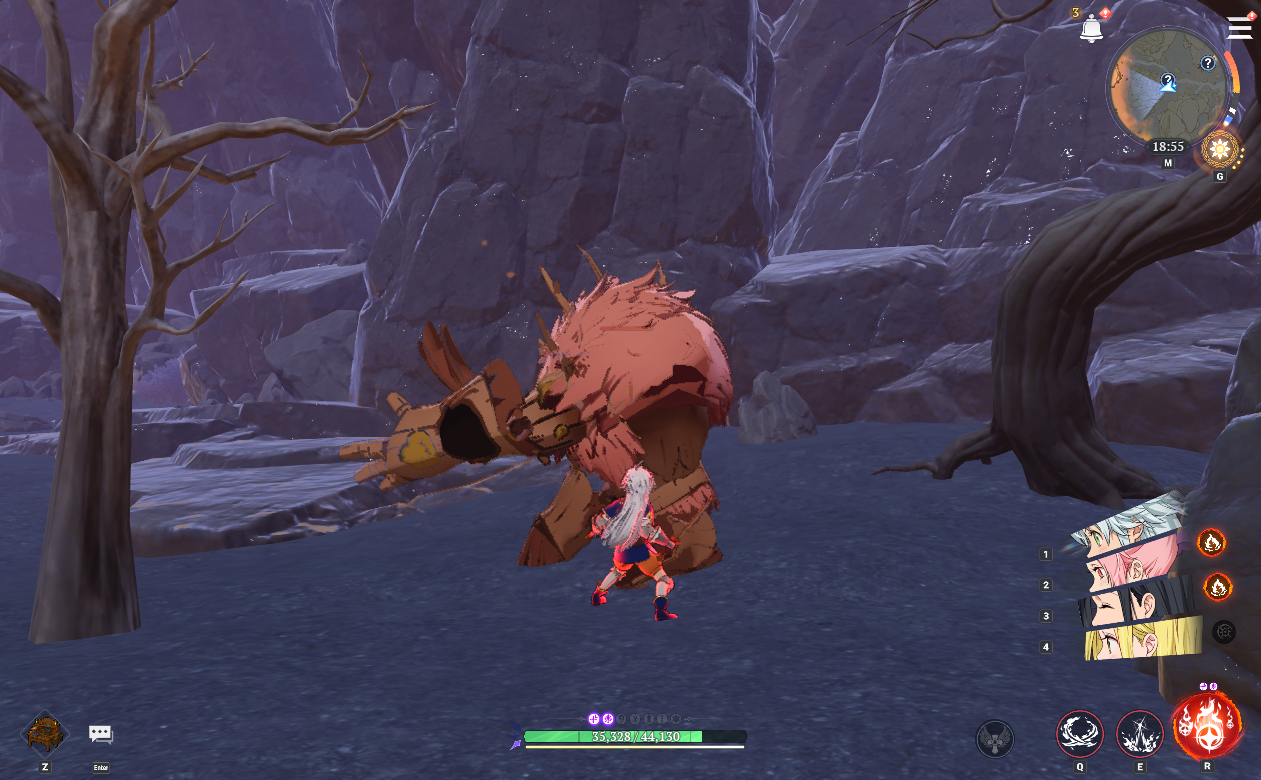The height and width of the screenshot is (780, 1261).
Task: Open the hamburger main menu
Action: click(x=1240, y=28)
